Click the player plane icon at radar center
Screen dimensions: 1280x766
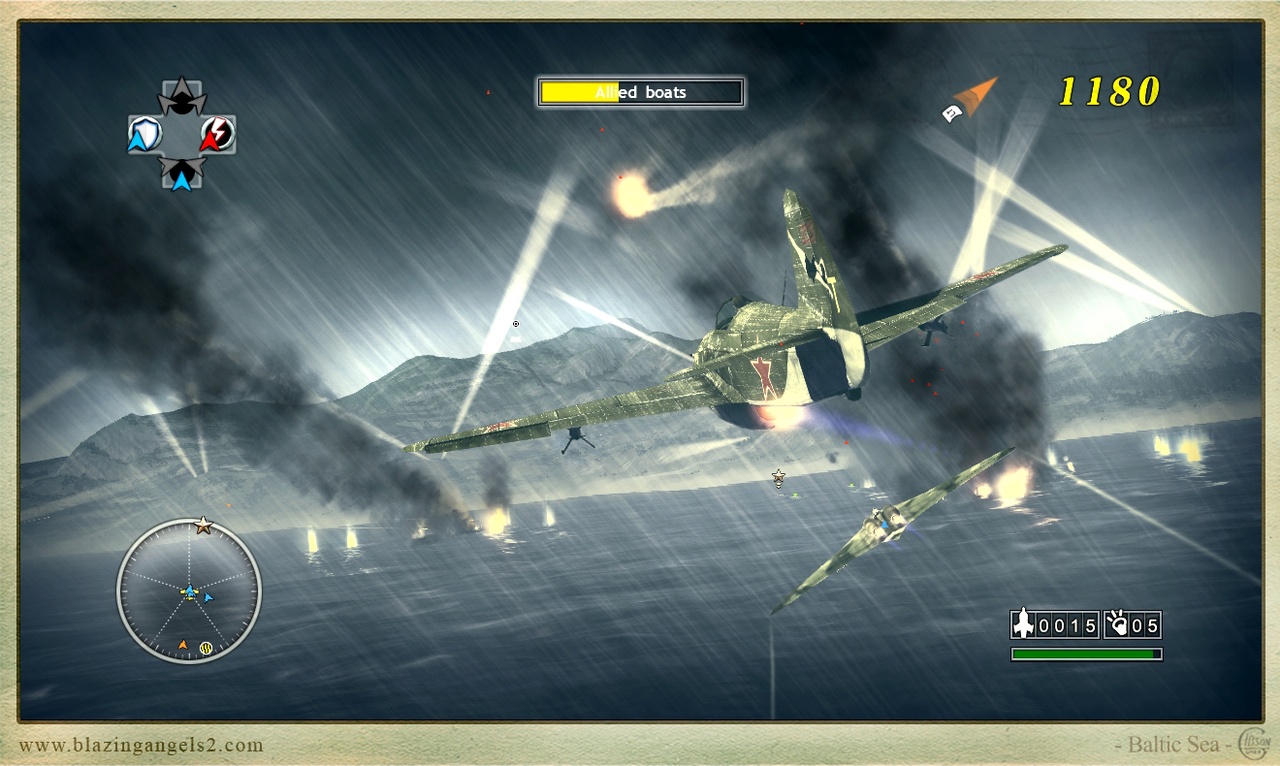[x=190, y=593]
